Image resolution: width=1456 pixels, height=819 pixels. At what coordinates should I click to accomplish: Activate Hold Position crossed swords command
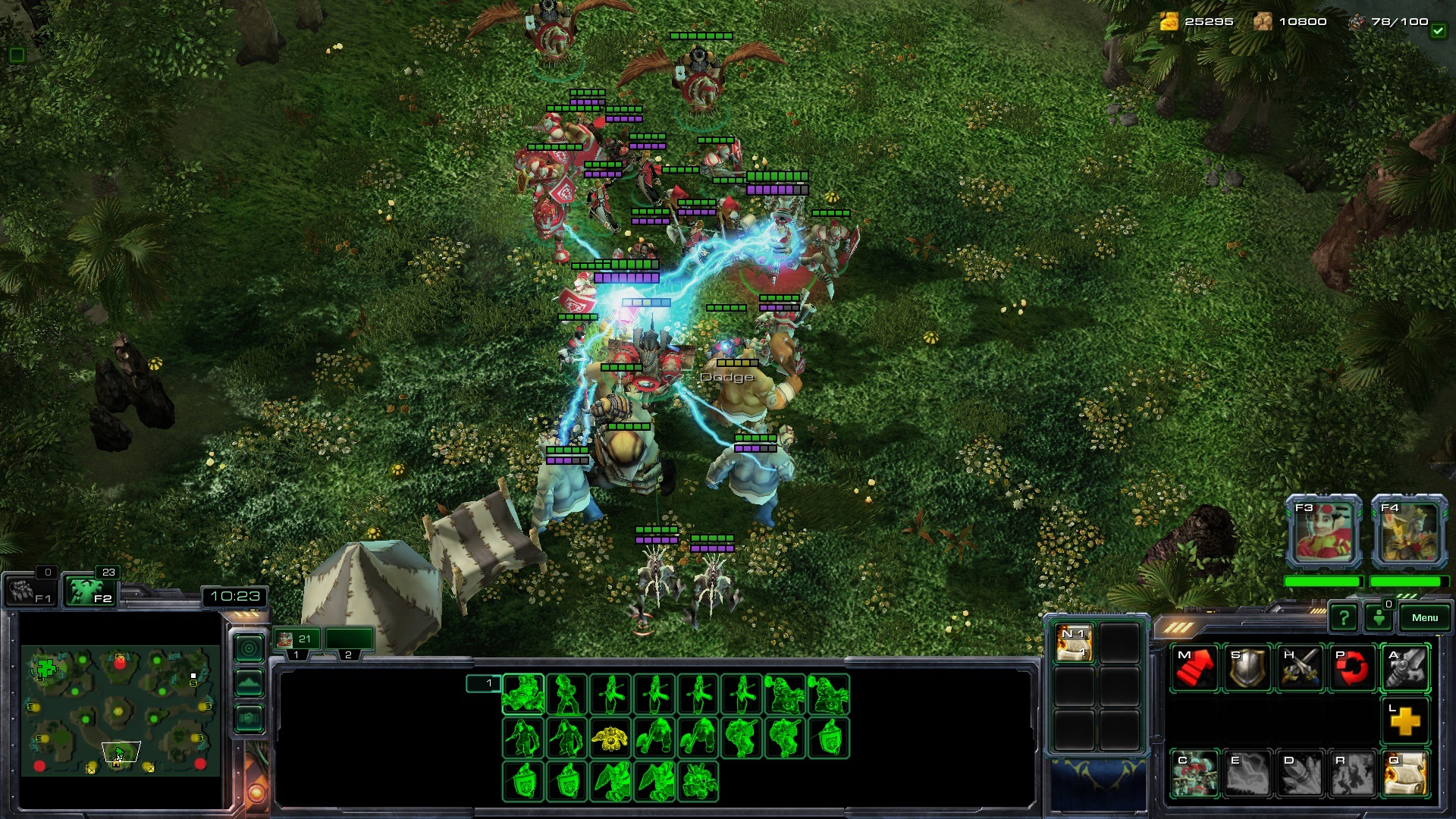point(1300,668)
